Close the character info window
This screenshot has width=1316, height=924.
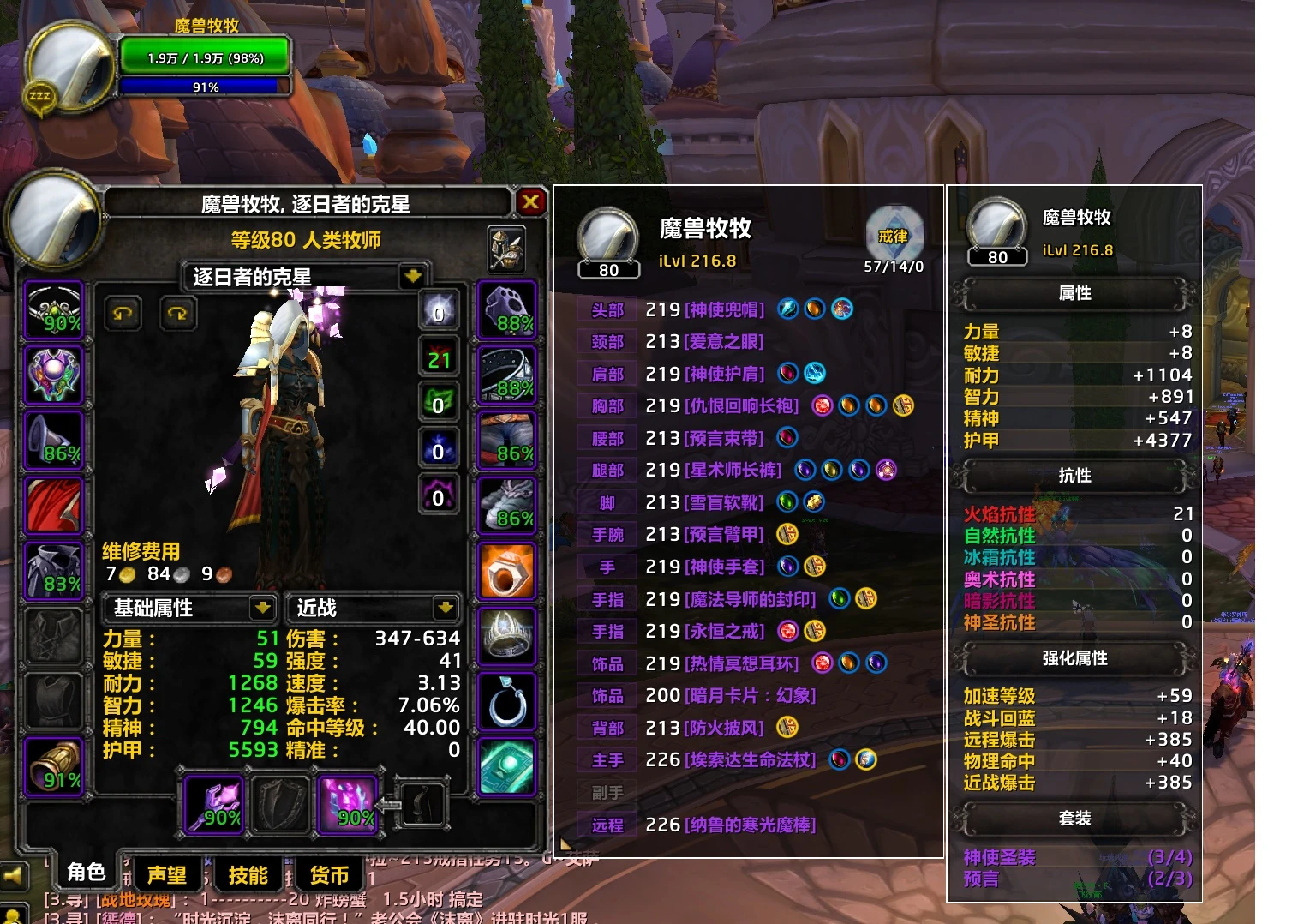pos(530,202)
